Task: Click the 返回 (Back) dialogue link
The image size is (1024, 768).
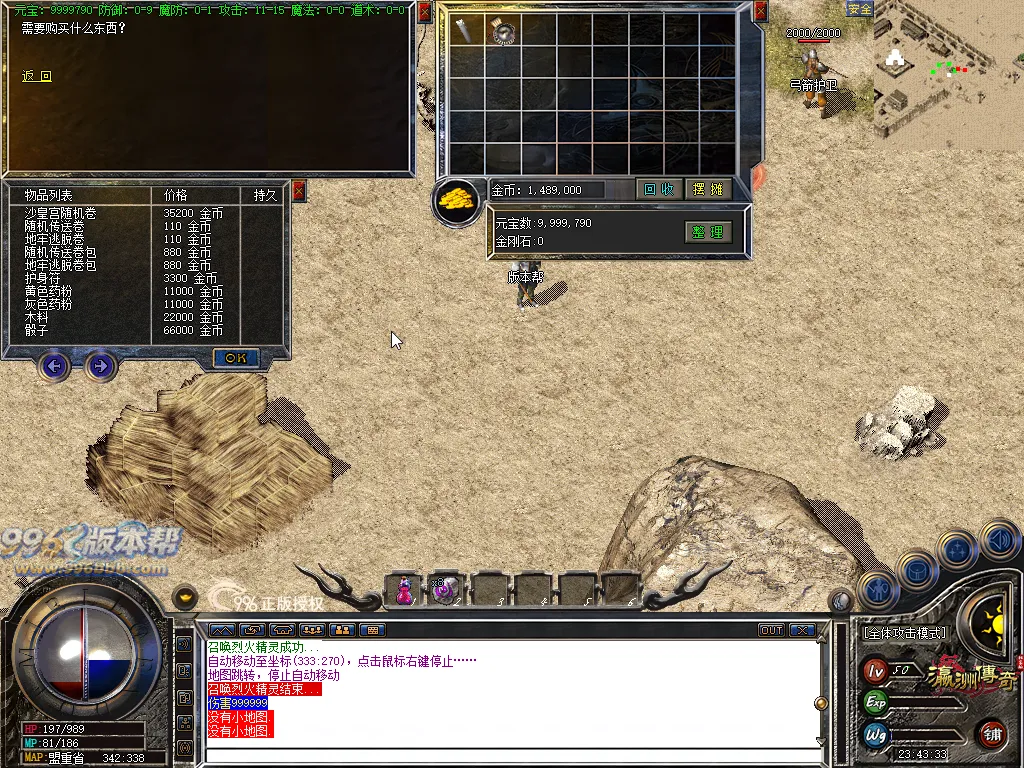Action: coord(37,76)
